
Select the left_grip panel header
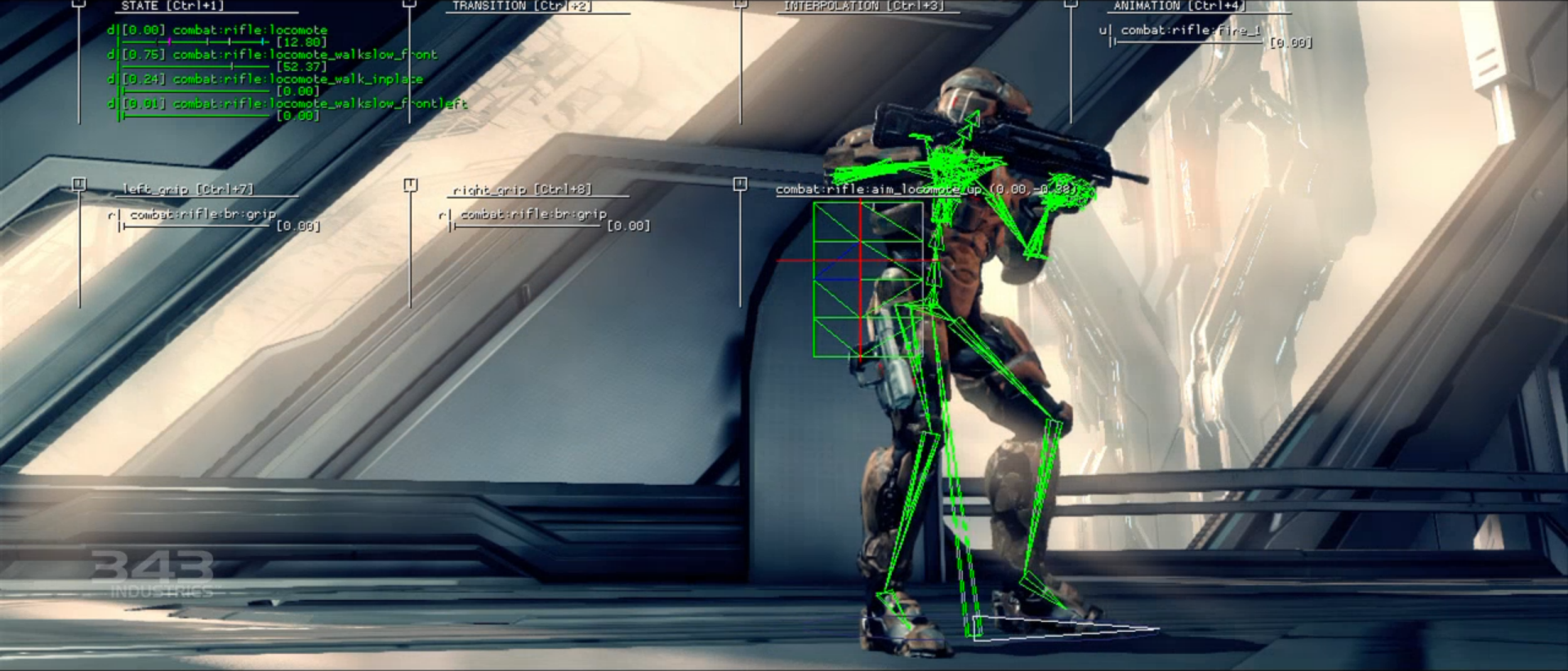click(x=188, y=189)
